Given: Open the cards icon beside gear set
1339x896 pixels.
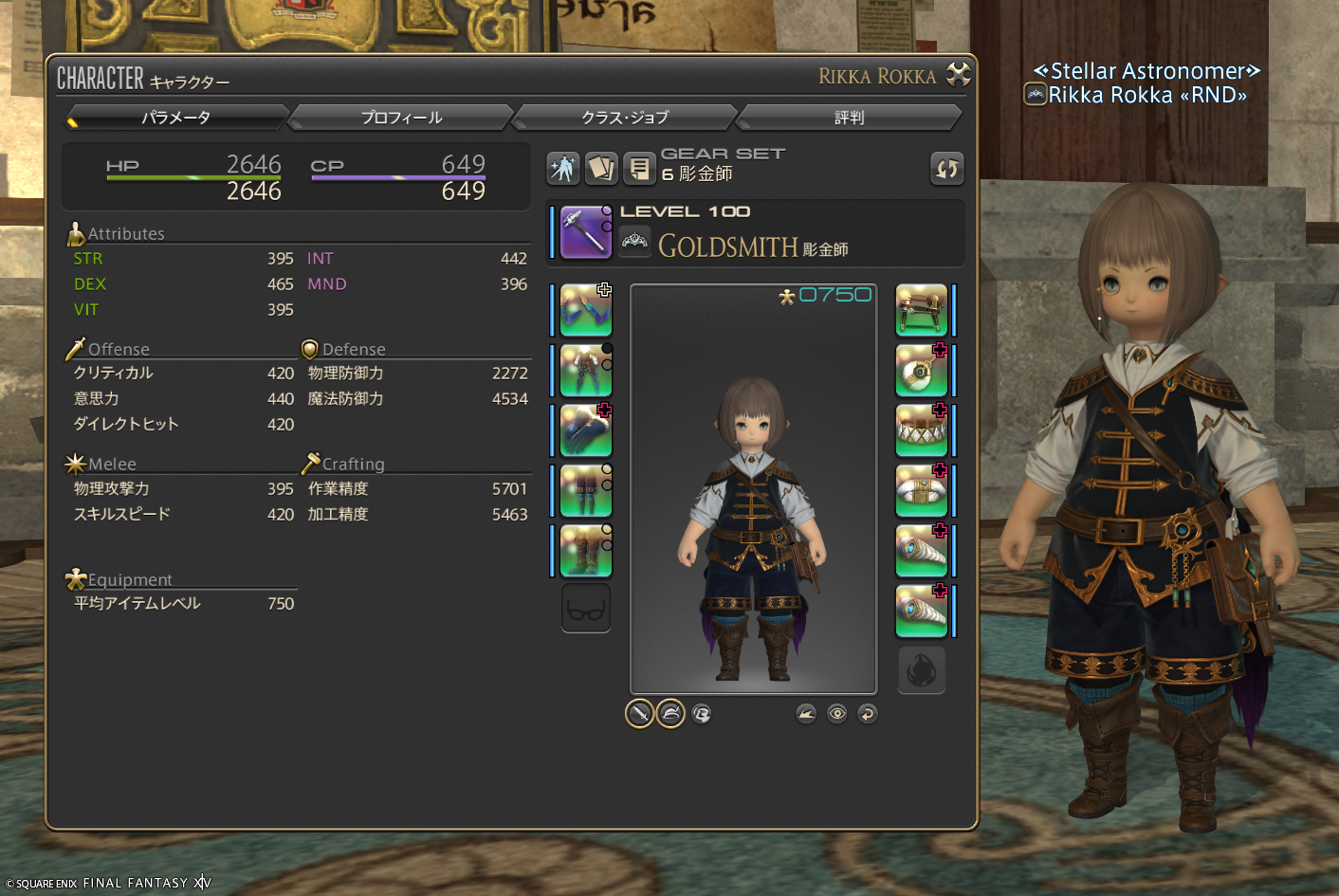Looking at the screenshot, I should 601,169.
